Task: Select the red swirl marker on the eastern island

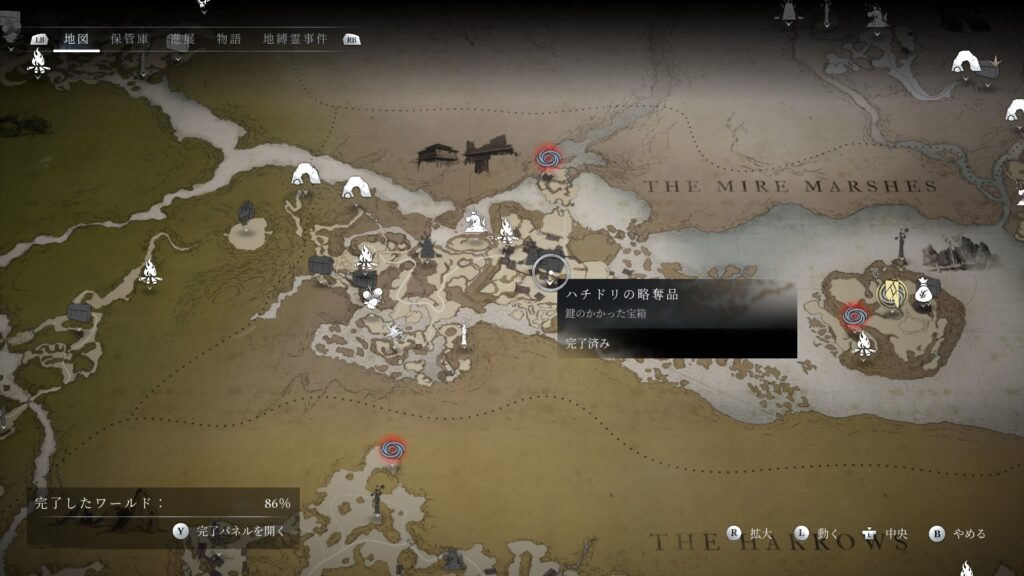Action: 853,317
